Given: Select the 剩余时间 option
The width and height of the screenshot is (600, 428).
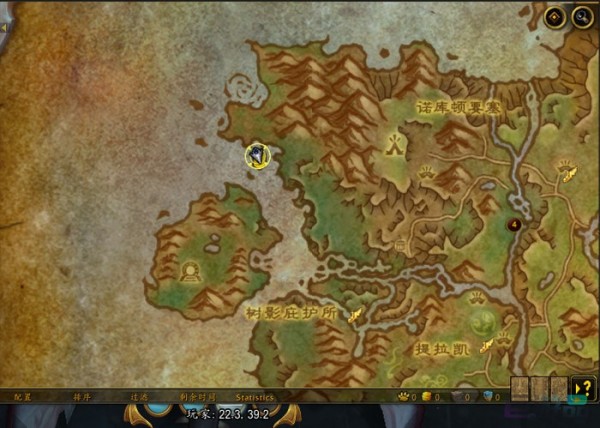Looking at the screenshot, I should coord(197,397).
